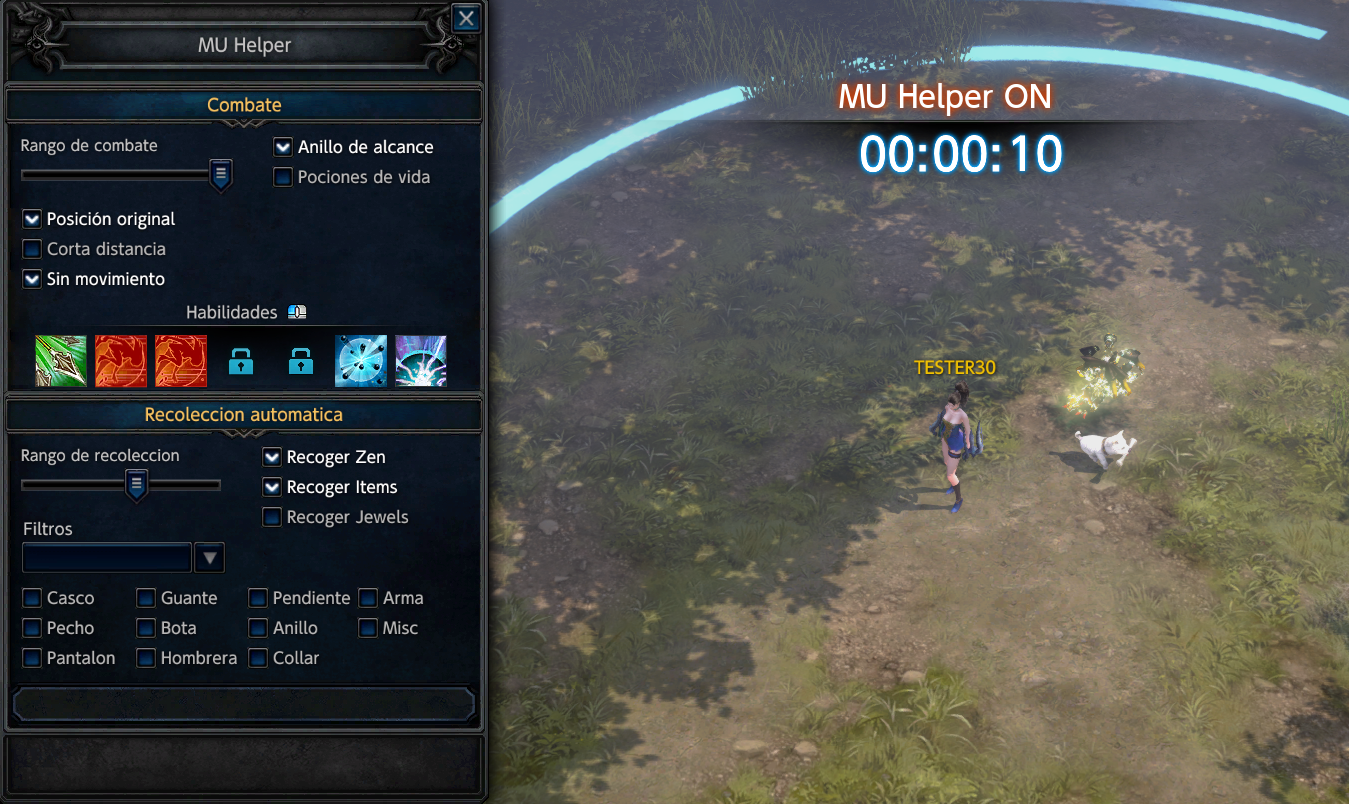
Task: Open the Filtros dropdown arrow
Action: point(209,557)
